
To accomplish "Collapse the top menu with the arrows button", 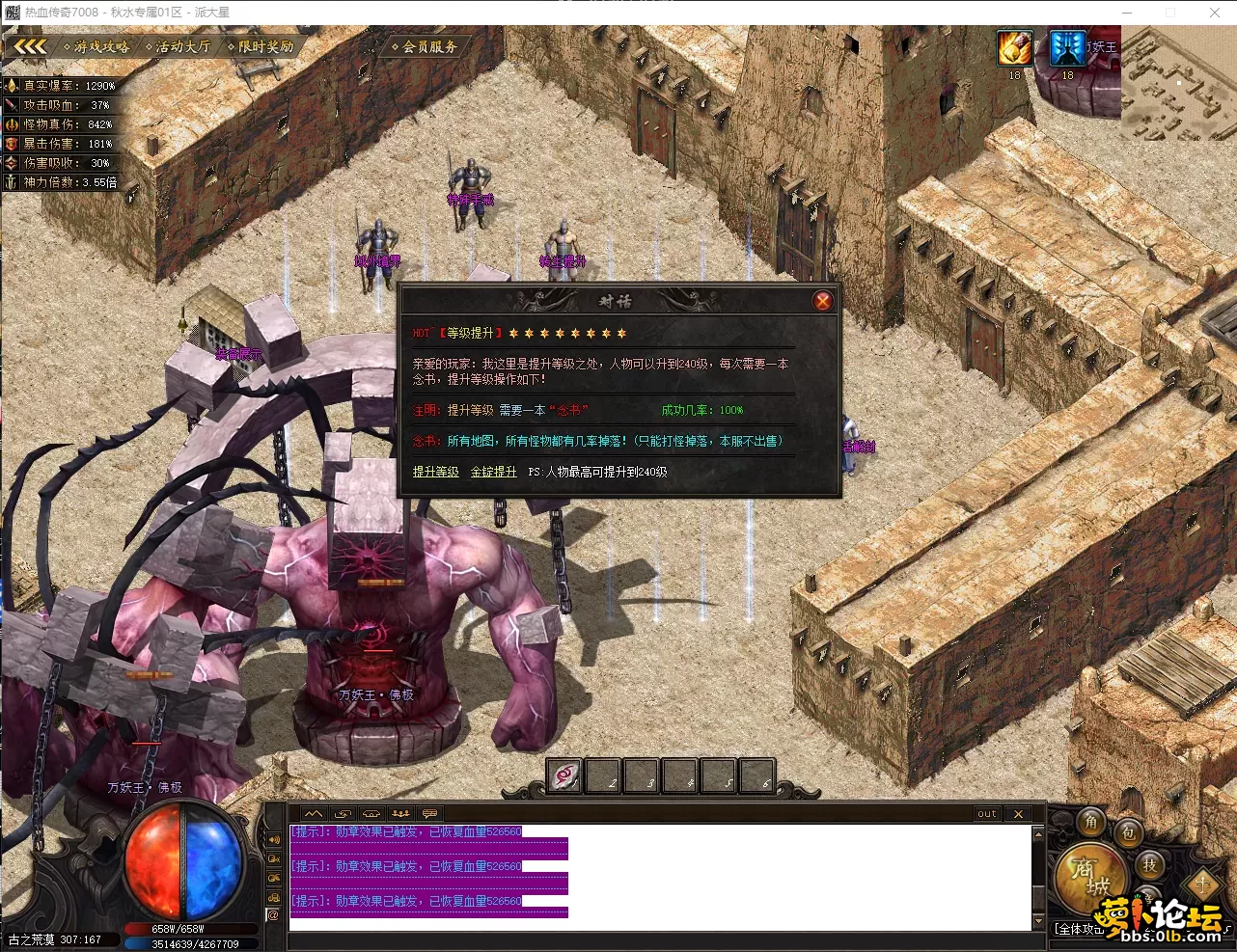I will click(29, 46).
